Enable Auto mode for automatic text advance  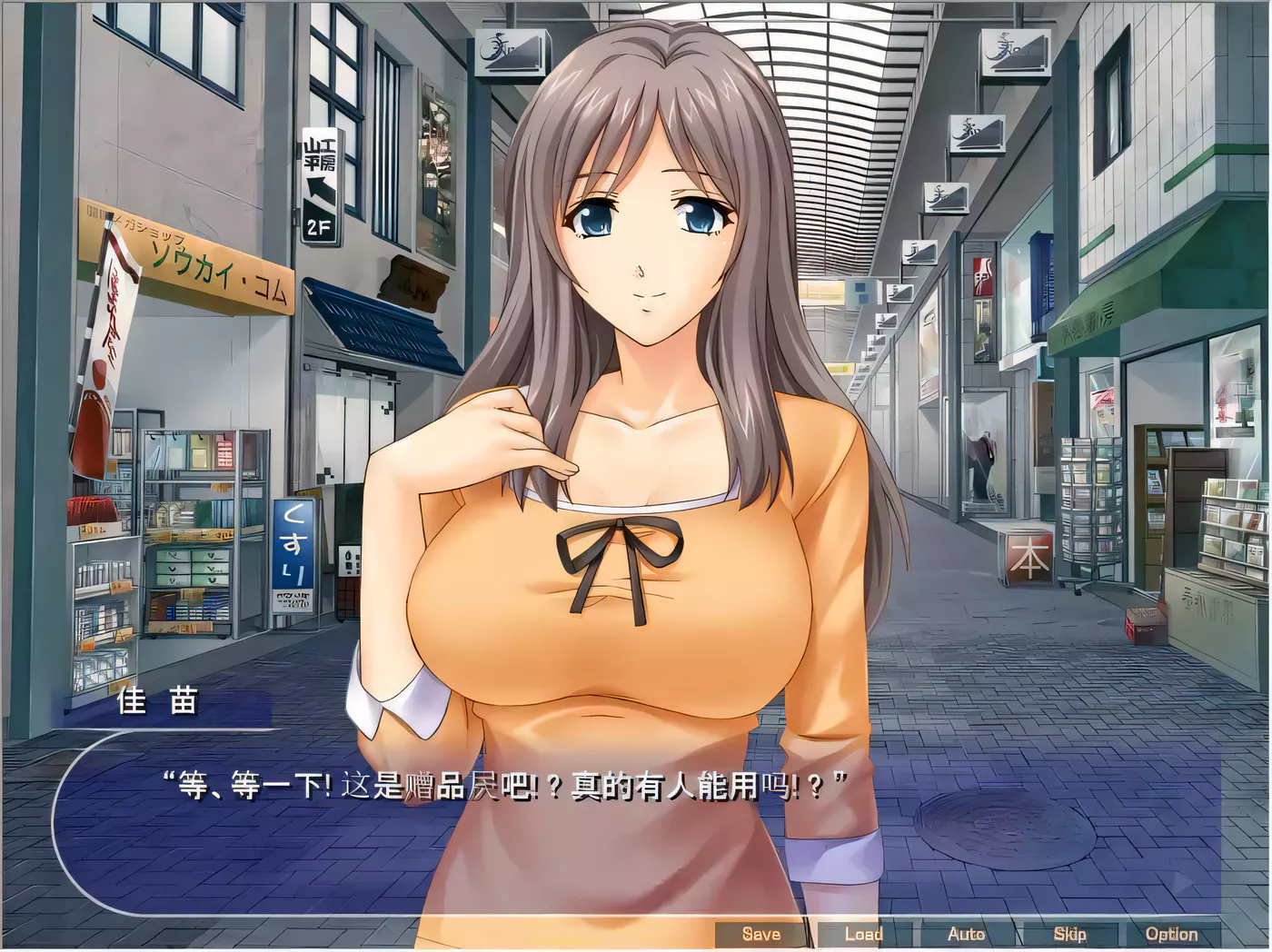967,933
